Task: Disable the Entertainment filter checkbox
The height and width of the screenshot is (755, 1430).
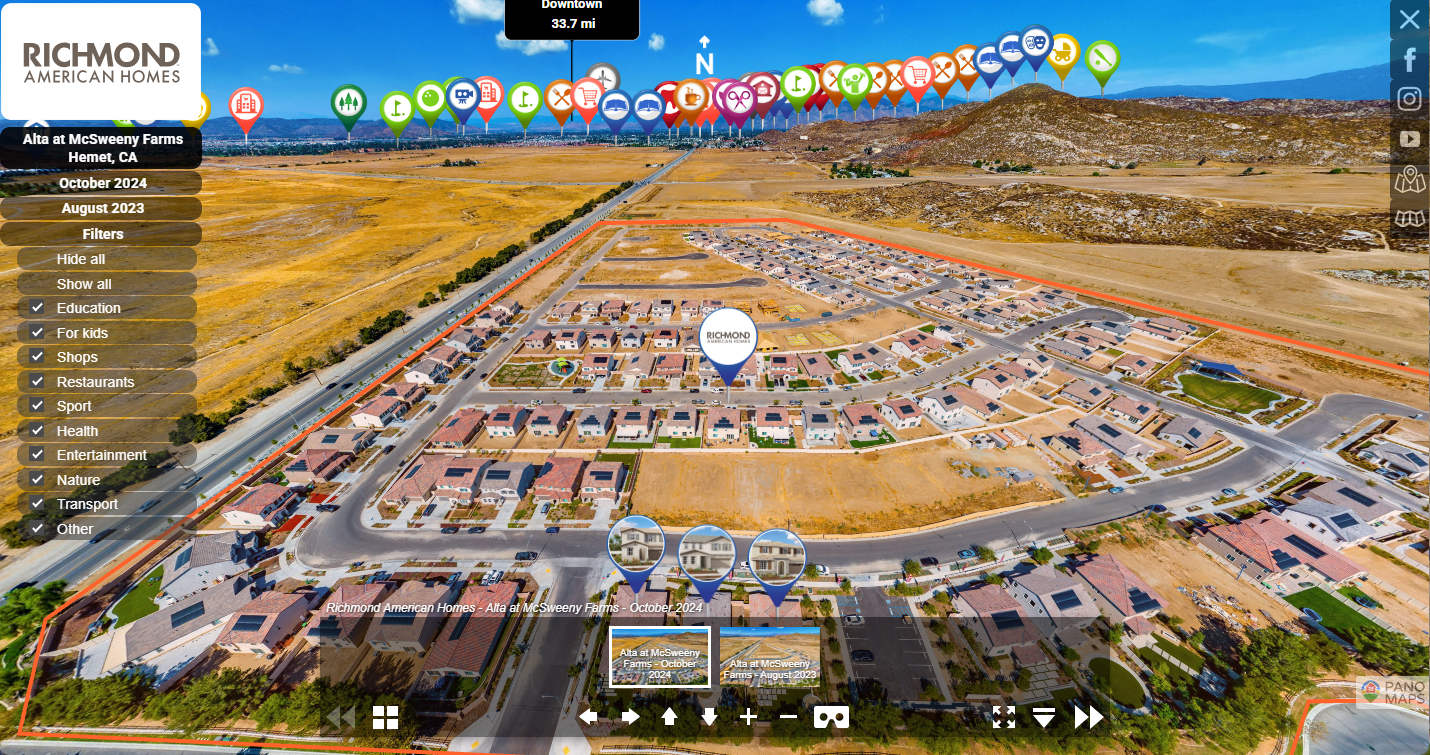Action: pyautogui.click(x=37, y=455)
